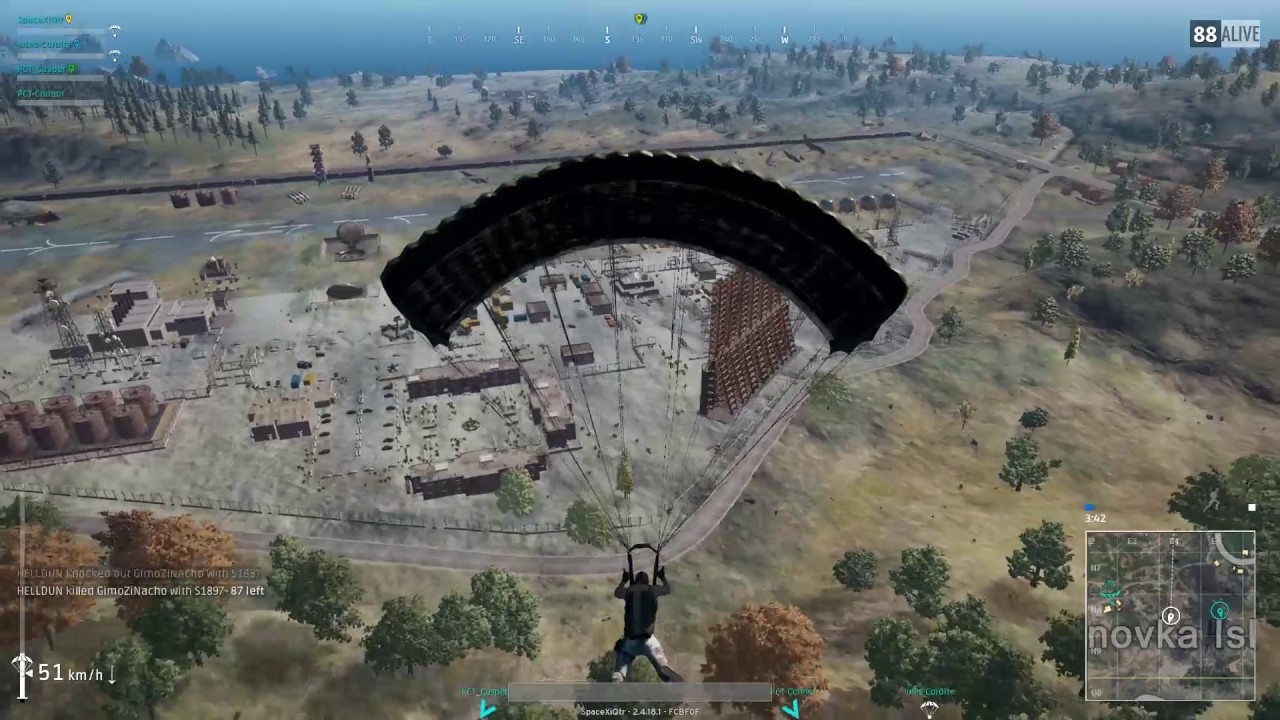Select the parachute icon next to Jules Cordite's health bar
This screenshot has width=1280, height=720.
coord(115,55)
